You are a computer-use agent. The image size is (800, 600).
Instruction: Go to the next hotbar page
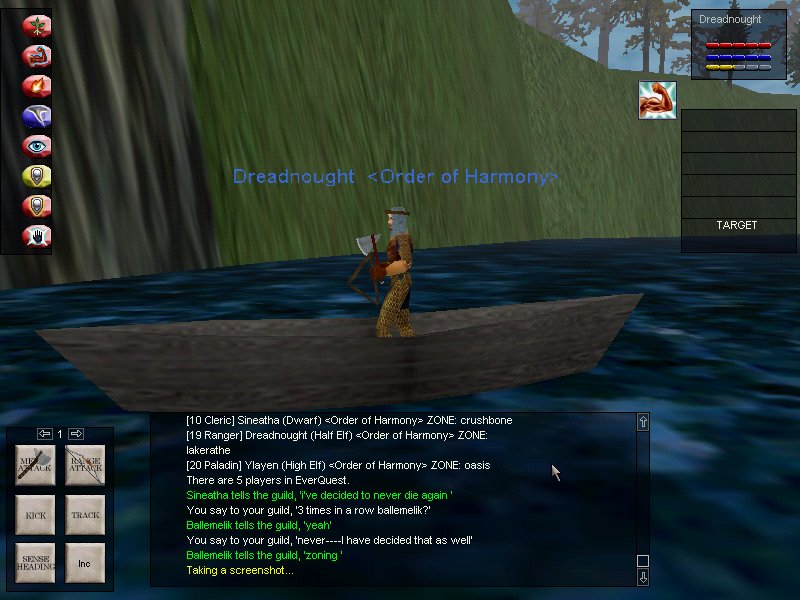pyautogui.click(x=76, y=434)
